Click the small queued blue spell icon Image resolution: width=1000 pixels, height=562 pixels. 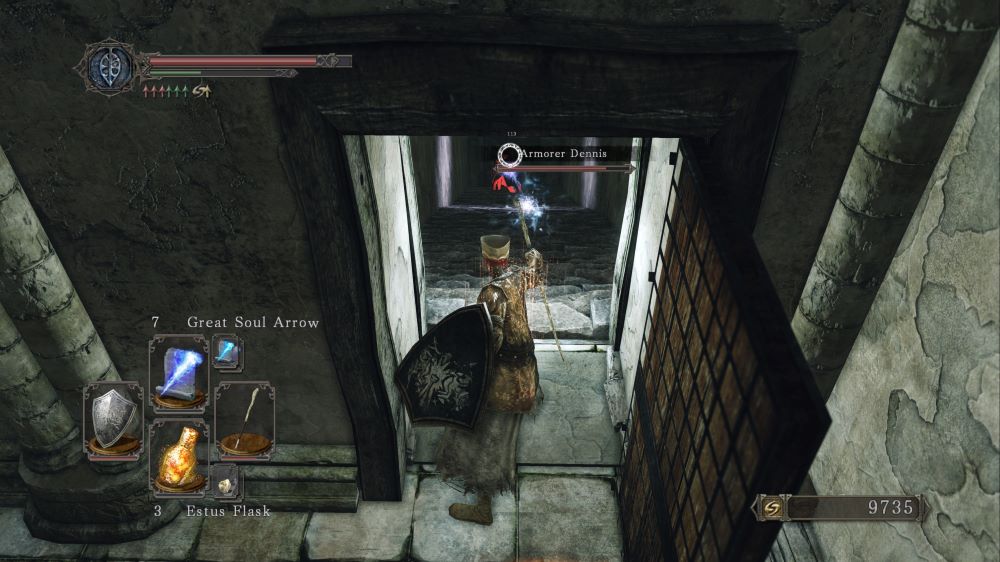(227, 352)
